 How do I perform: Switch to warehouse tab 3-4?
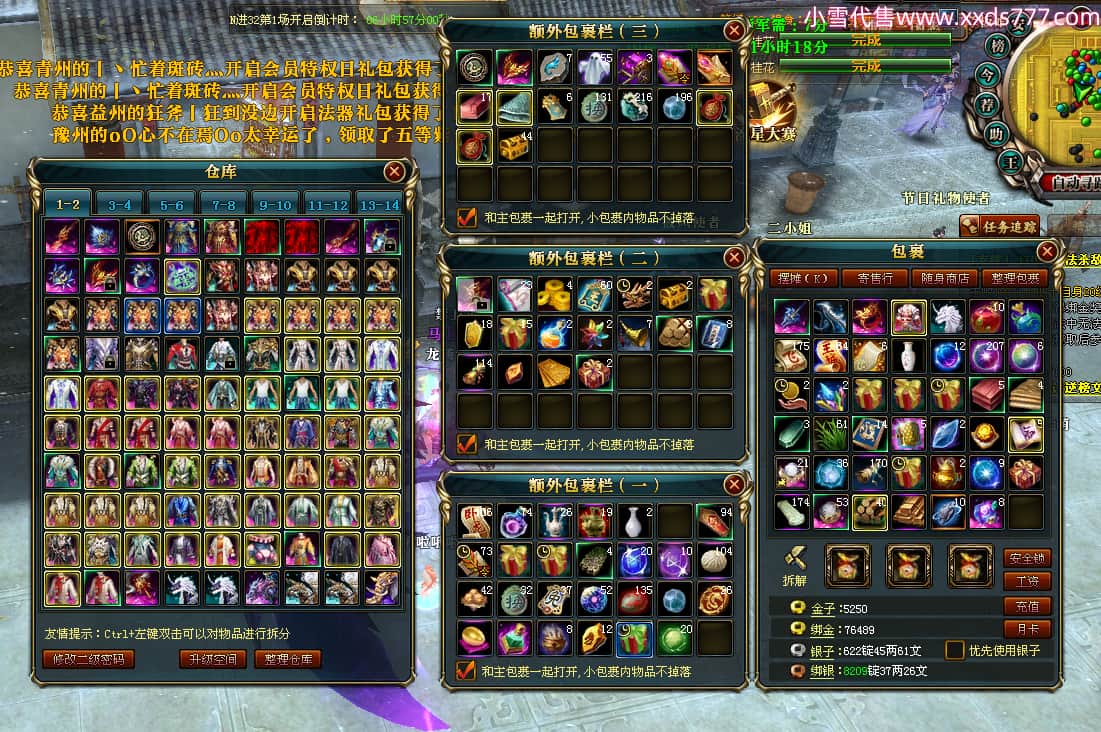click(120, 204)
